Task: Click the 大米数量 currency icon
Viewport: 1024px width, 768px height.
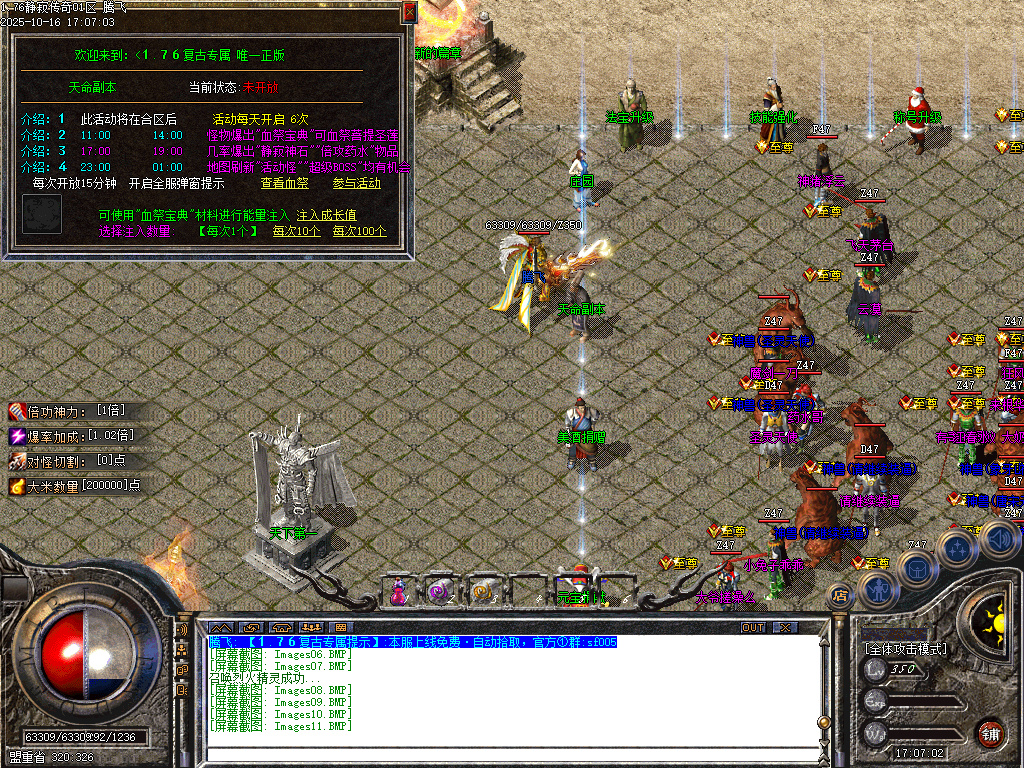Action: [17, 486]
